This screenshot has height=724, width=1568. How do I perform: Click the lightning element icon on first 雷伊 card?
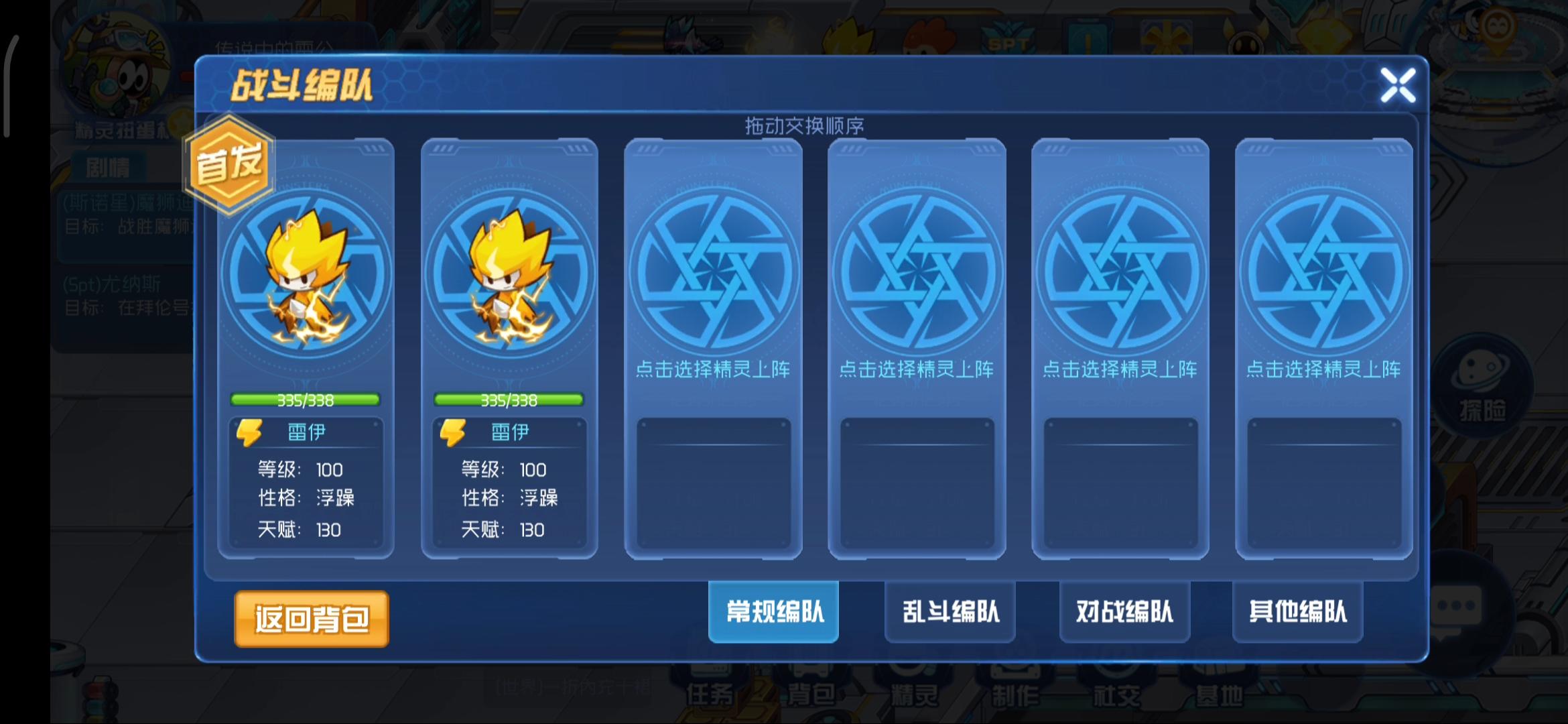click(251, 432)
